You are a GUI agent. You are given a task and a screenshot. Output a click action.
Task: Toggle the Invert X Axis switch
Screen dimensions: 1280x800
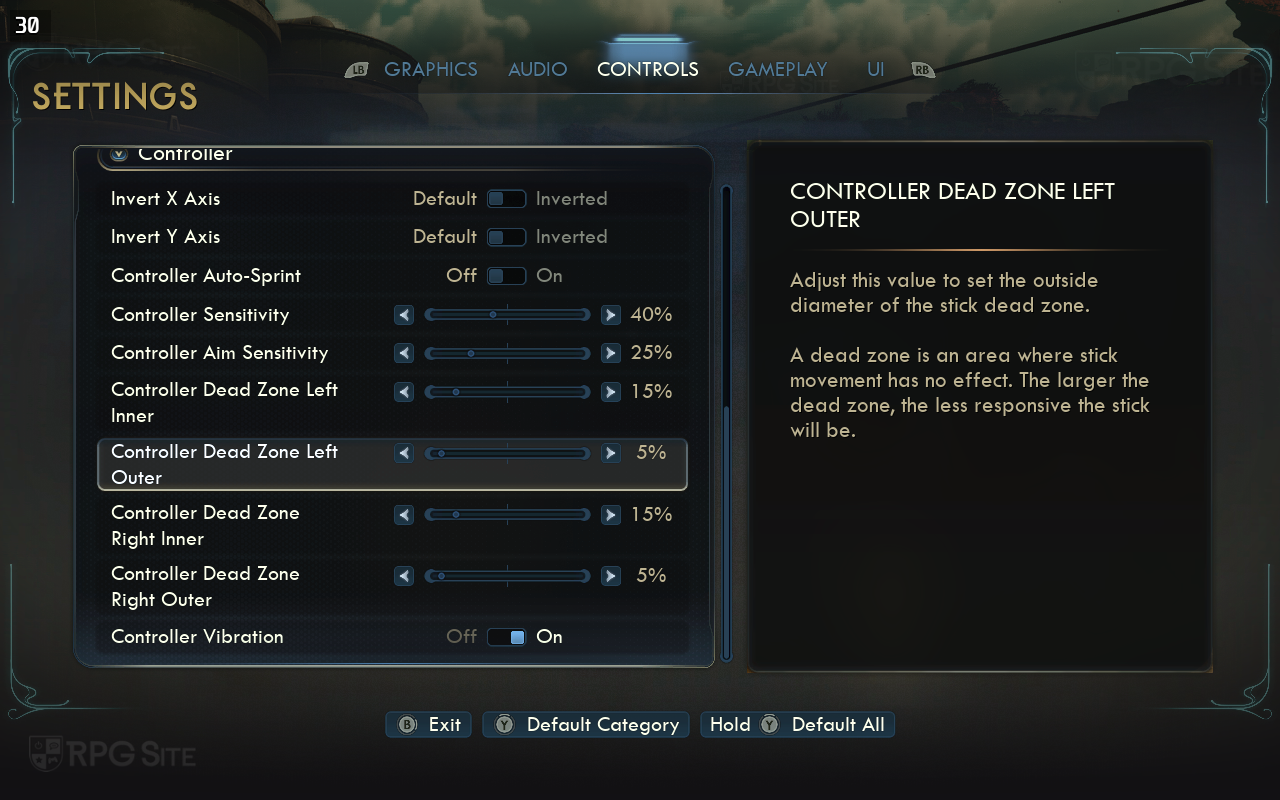[x=506, y=199]
